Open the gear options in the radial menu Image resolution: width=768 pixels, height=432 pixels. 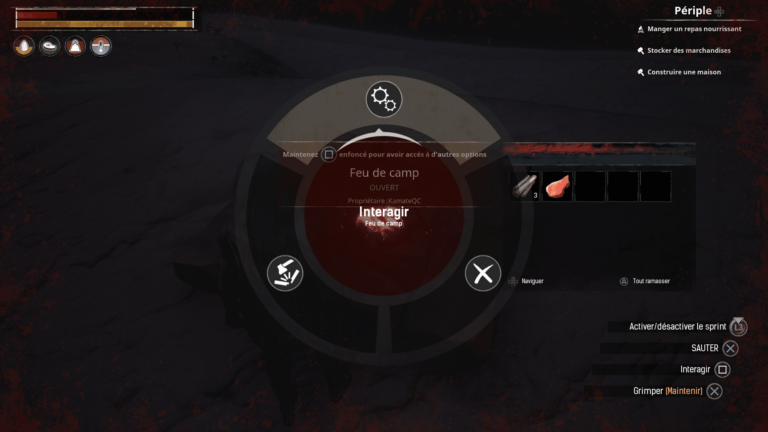[x=383, y=98]
